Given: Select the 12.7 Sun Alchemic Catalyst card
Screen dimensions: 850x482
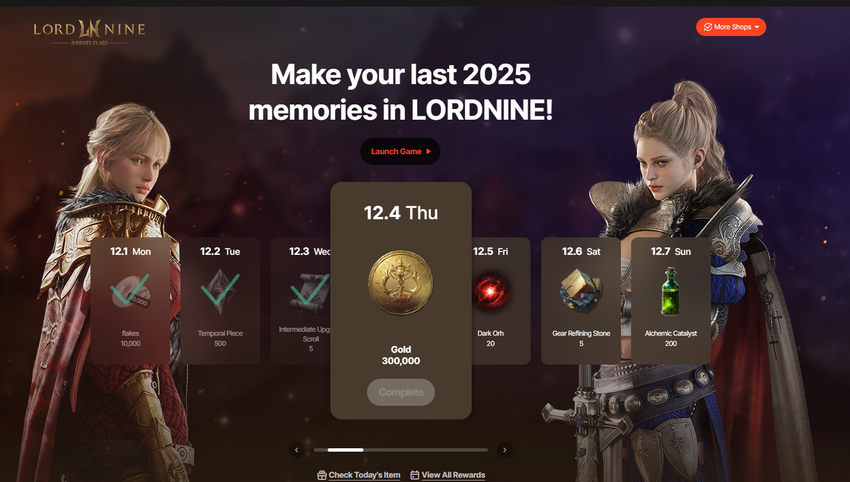Looking at the screenshot, I should click(x=671, y=300).
